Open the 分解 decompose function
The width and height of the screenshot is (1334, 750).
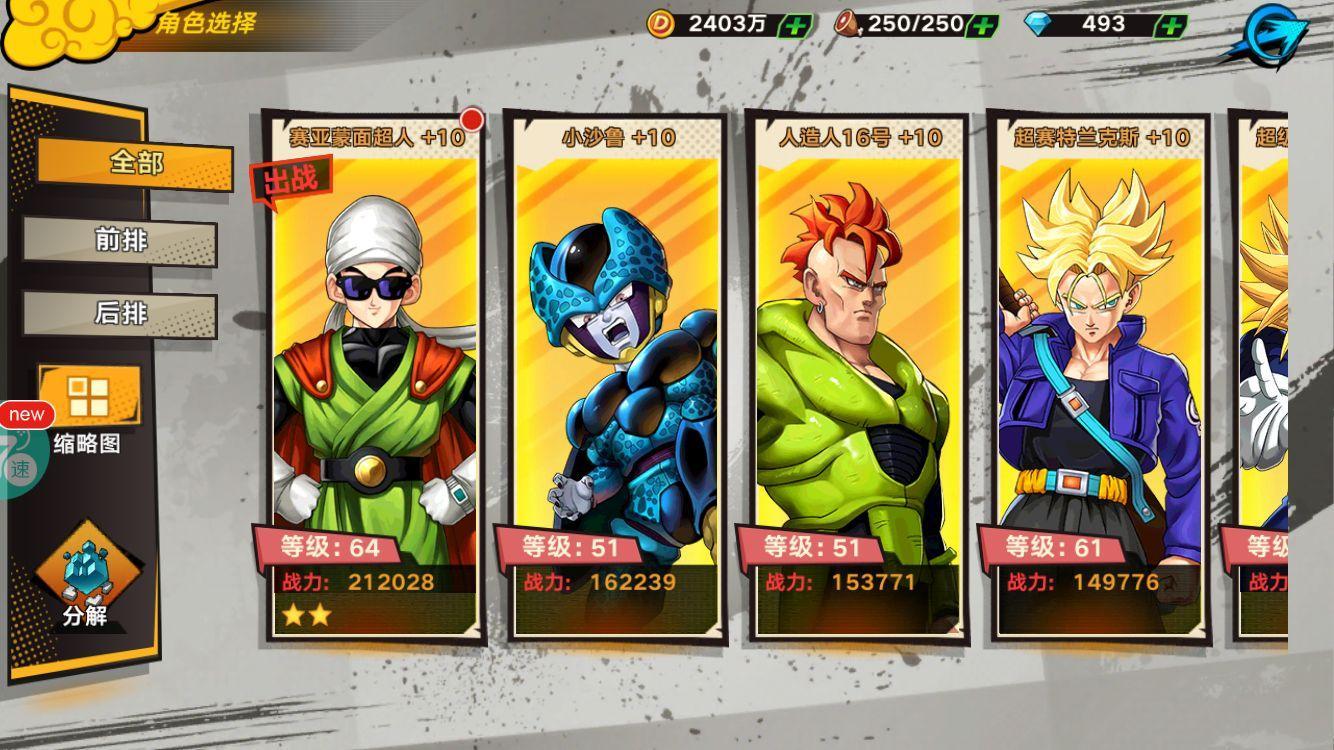pyautogui.click(x=85, y=580)
